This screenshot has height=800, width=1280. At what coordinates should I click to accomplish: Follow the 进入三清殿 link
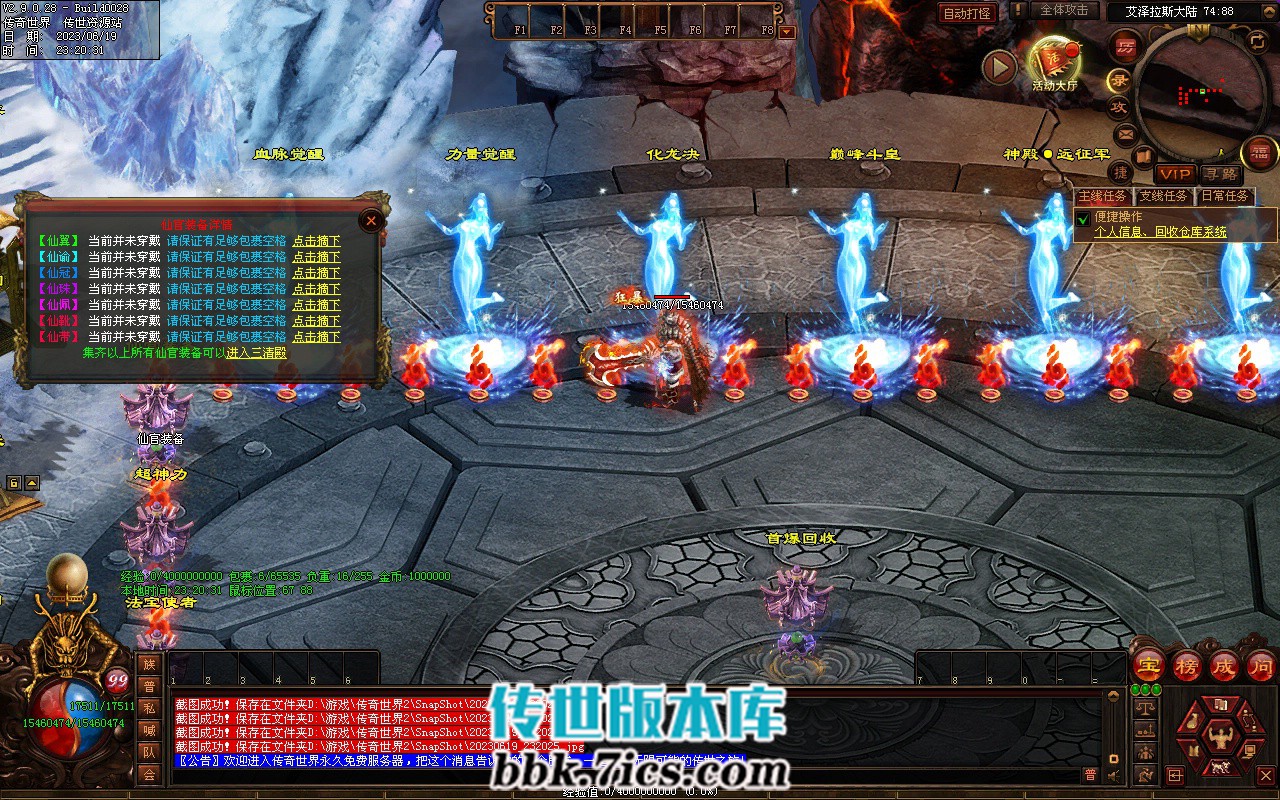pos(257,353)
